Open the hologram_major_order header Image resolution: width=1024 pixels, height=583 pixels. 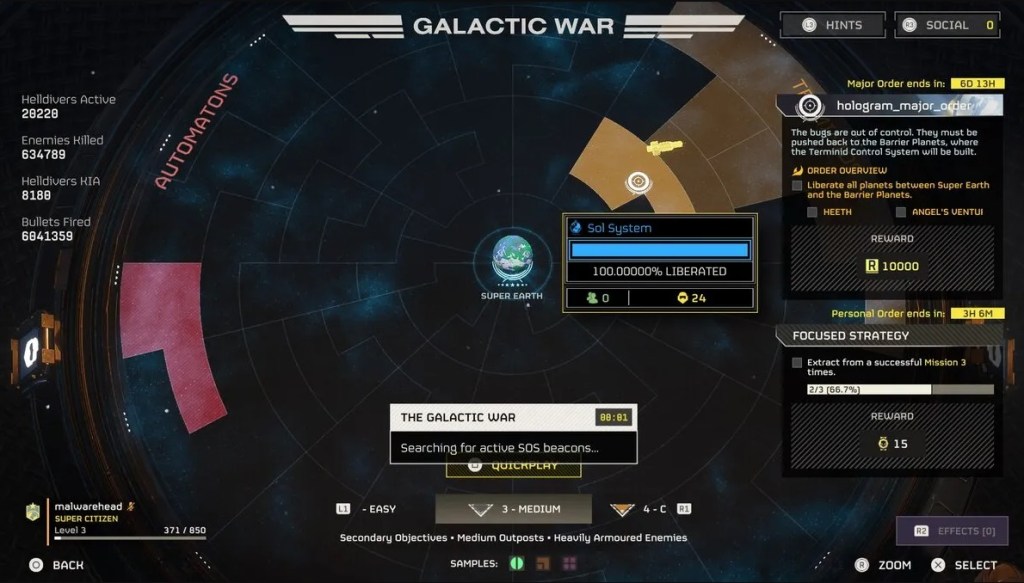pyautogui.click(x=890, y=105)
